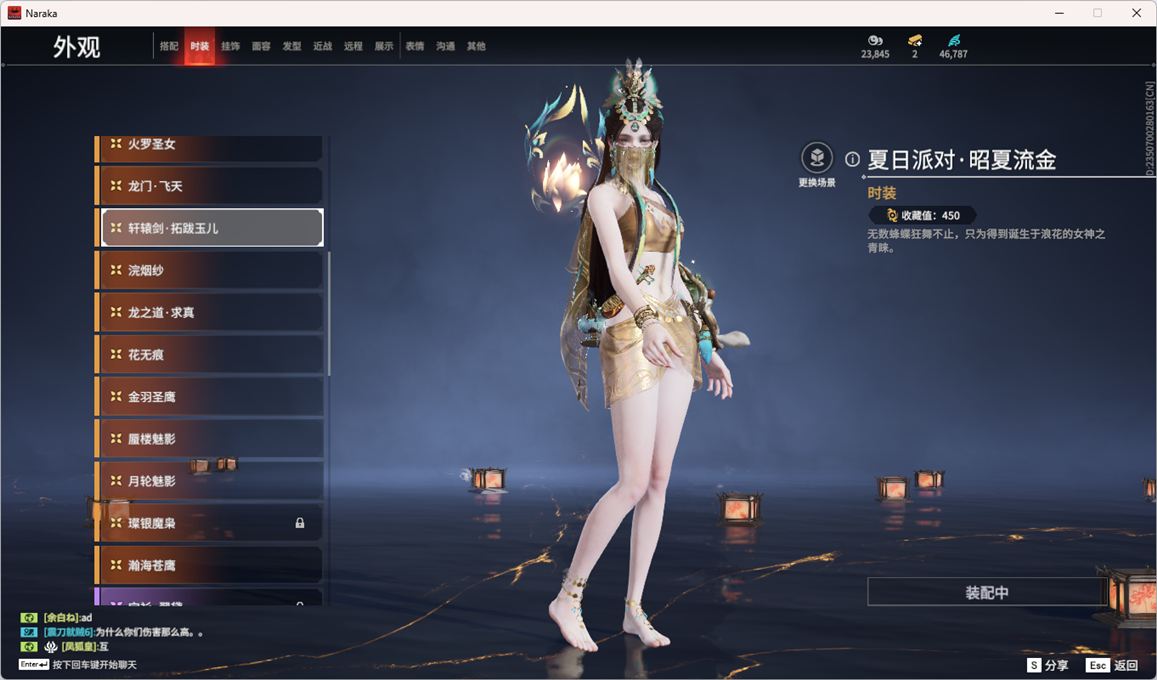Choose the 花无痕 outfit
Image resolution: width=1157 pixels, height=680 pixels.
tap(210, 355)
